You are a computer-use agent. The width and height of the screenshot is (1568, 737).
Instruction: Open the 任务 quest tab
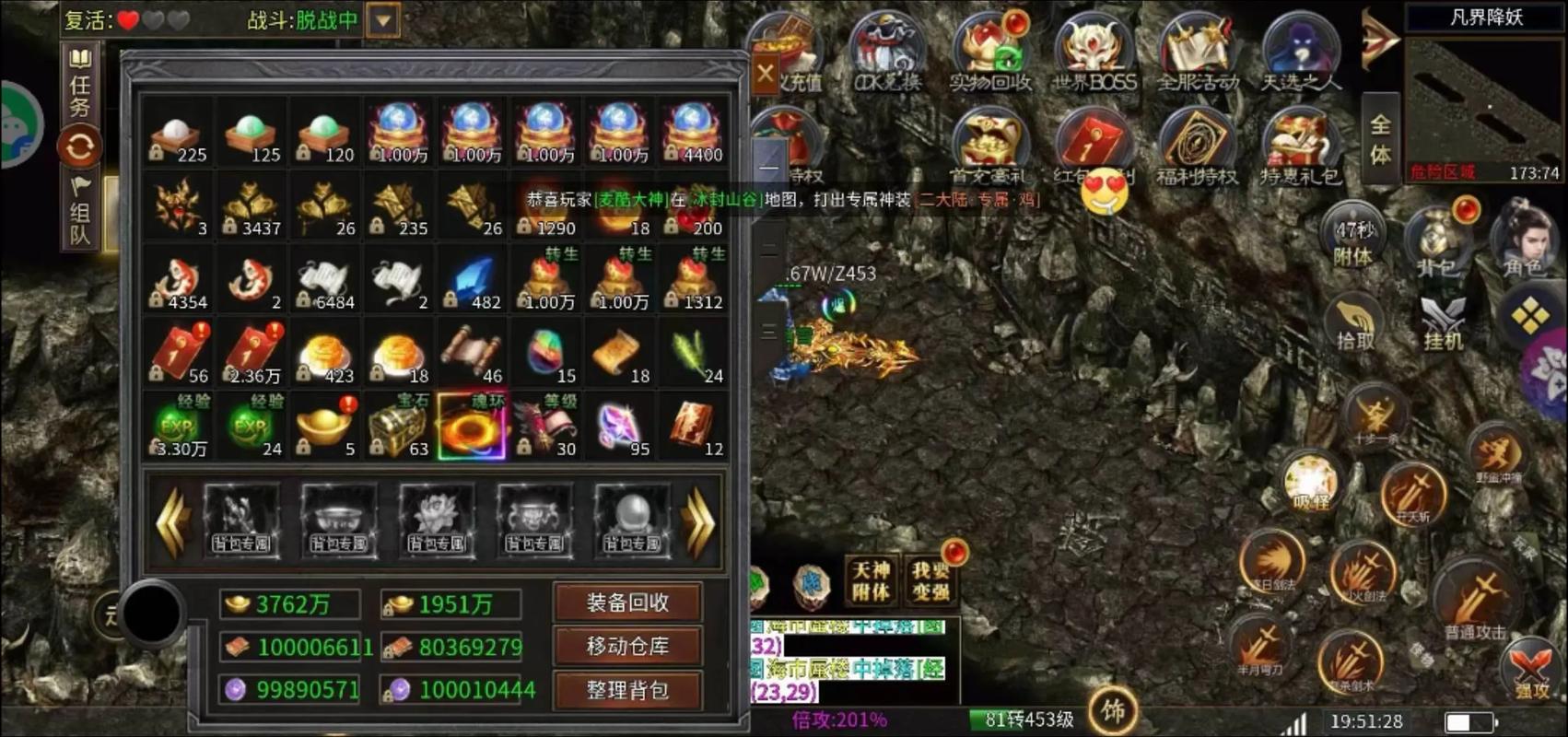point(80,85)
